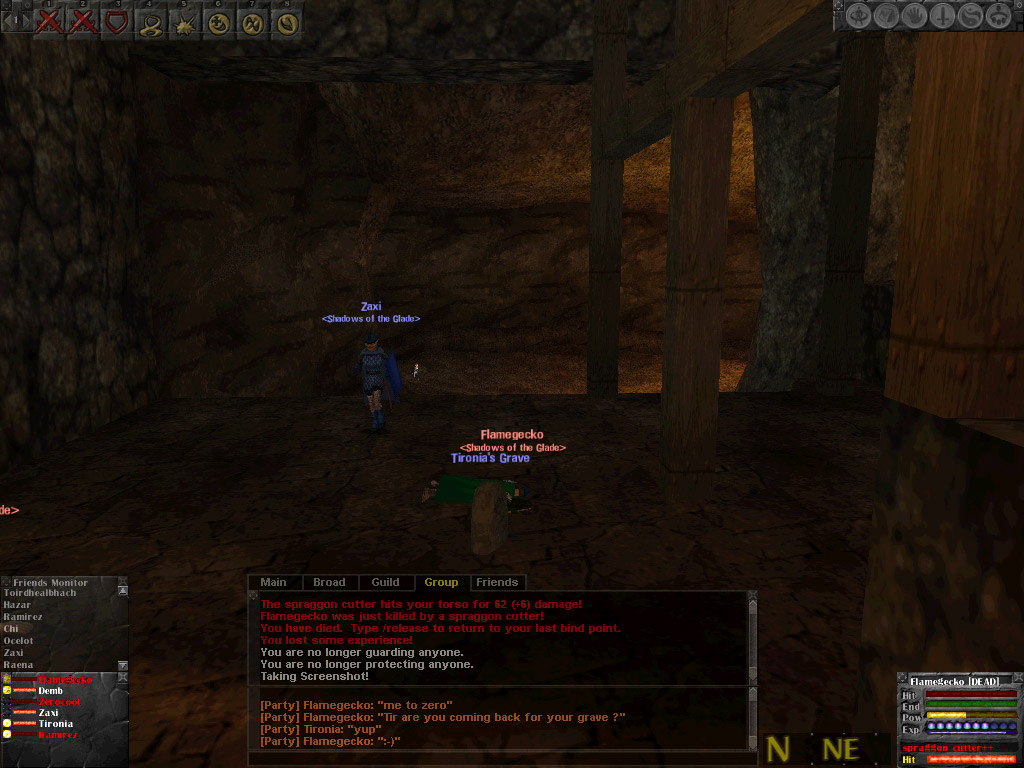Activate the red shield hotbar ability
Viewport: 1024px width, 768px height.
[117, 20]
